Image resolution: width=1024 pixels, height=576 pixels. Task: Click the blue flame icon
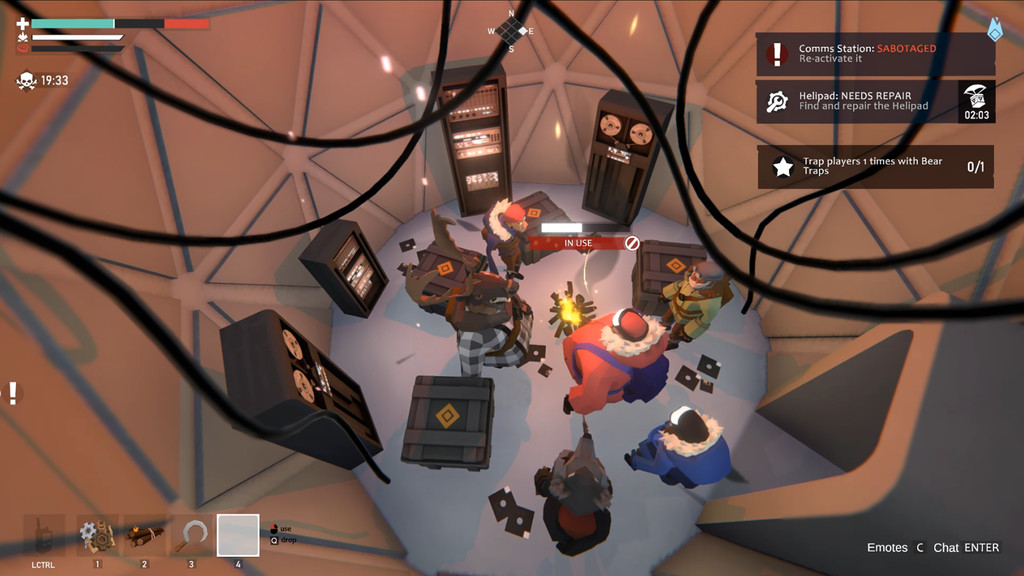coord(994,30)
